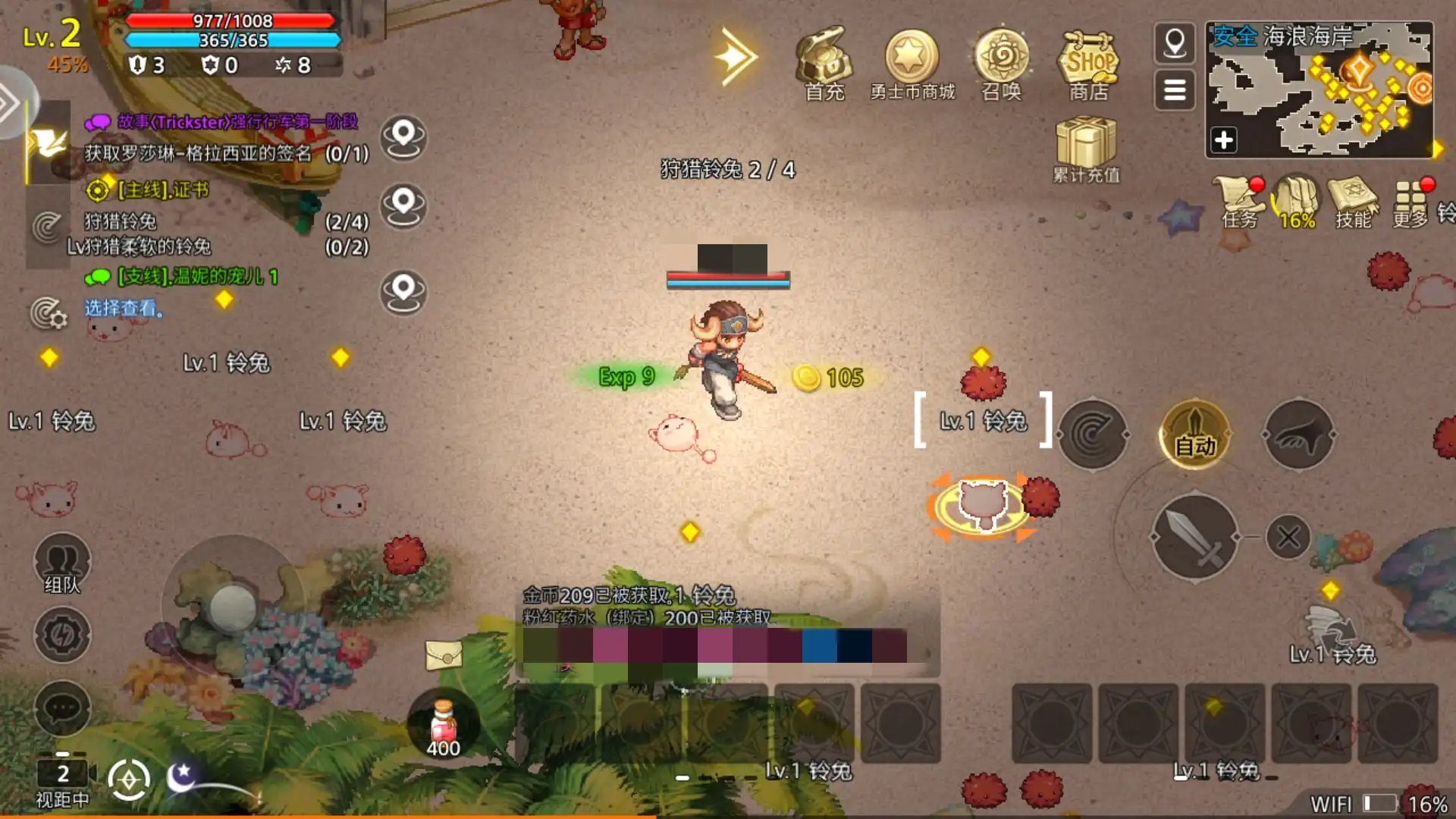
Task: Open the 海浪海岸 minimap
Action: [1319, 89]
